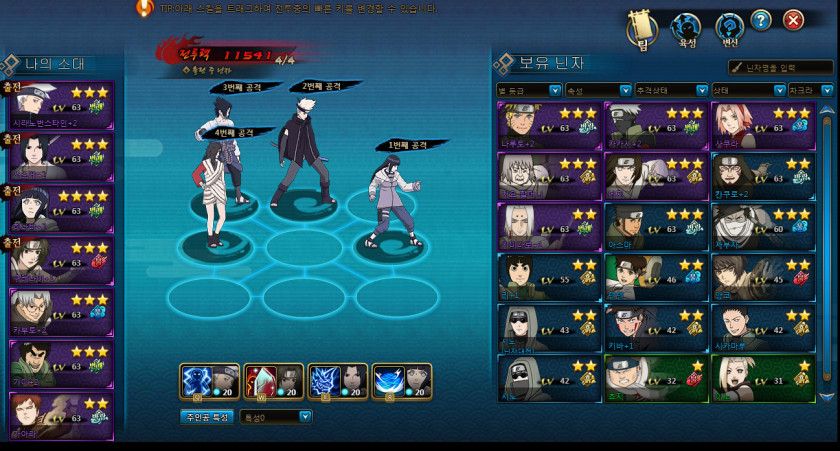Select the red crystal skill icon

(x=273, y=381)
